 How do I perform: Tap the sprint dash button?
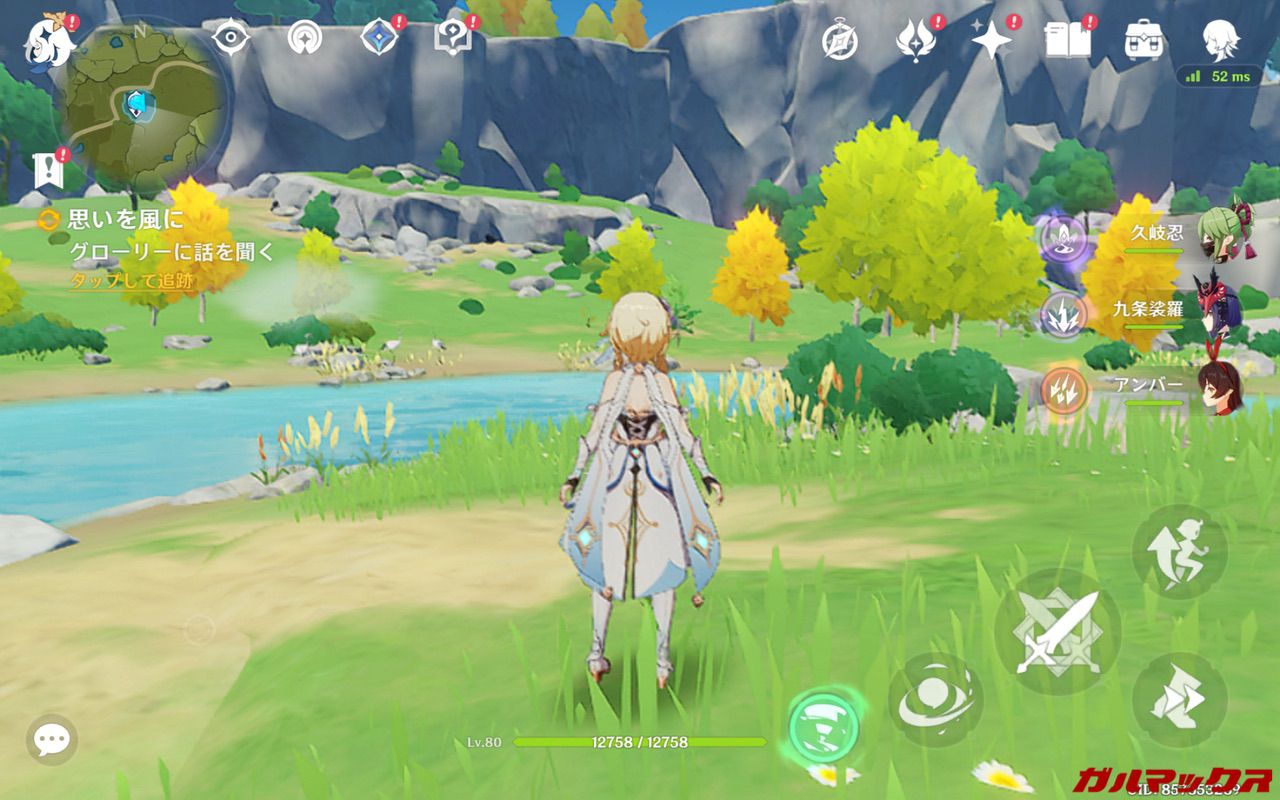click(x=1179, y=700)
